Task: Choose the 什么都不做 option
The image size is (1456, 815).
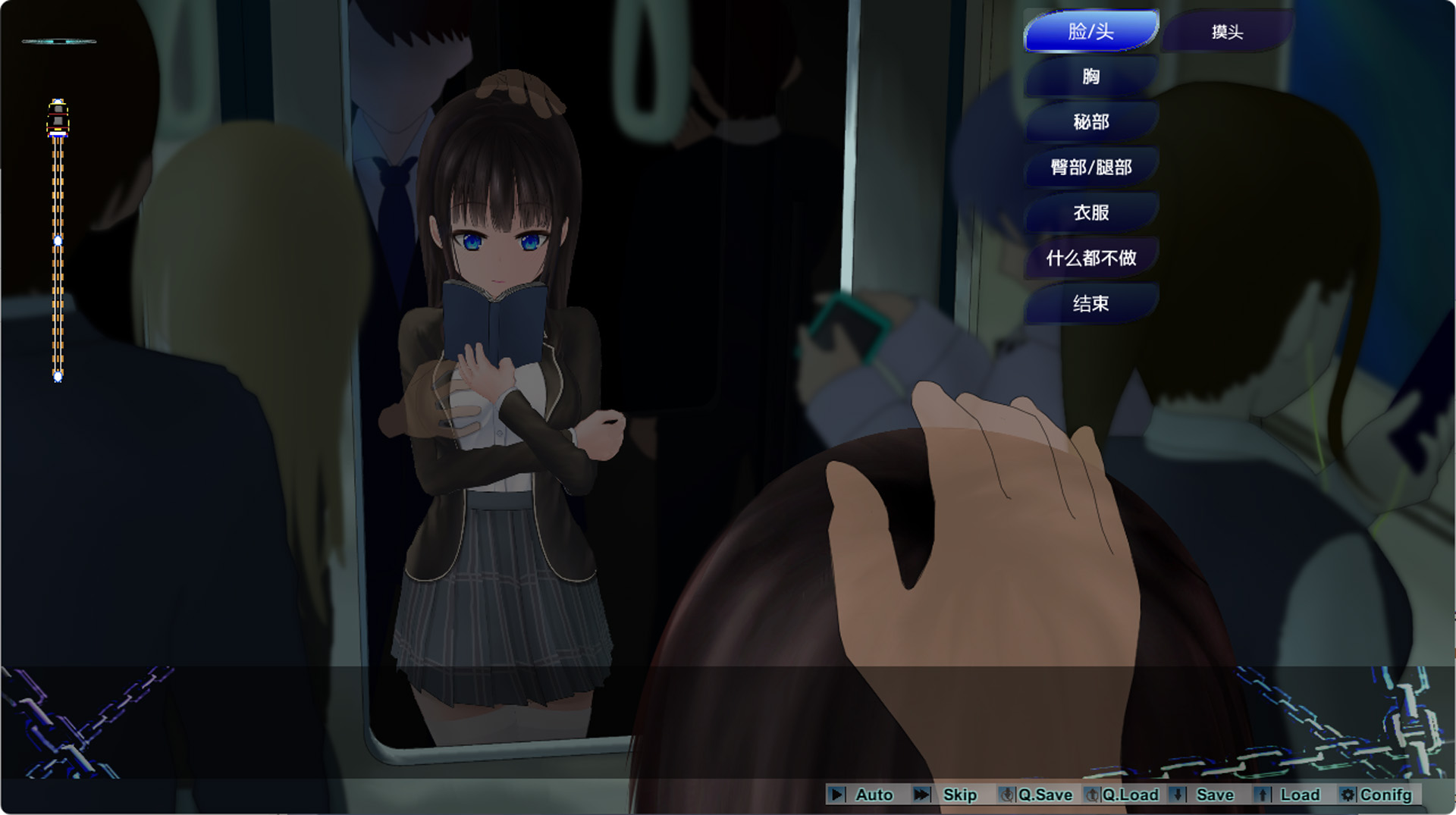Action: (x=1090, y=259)
